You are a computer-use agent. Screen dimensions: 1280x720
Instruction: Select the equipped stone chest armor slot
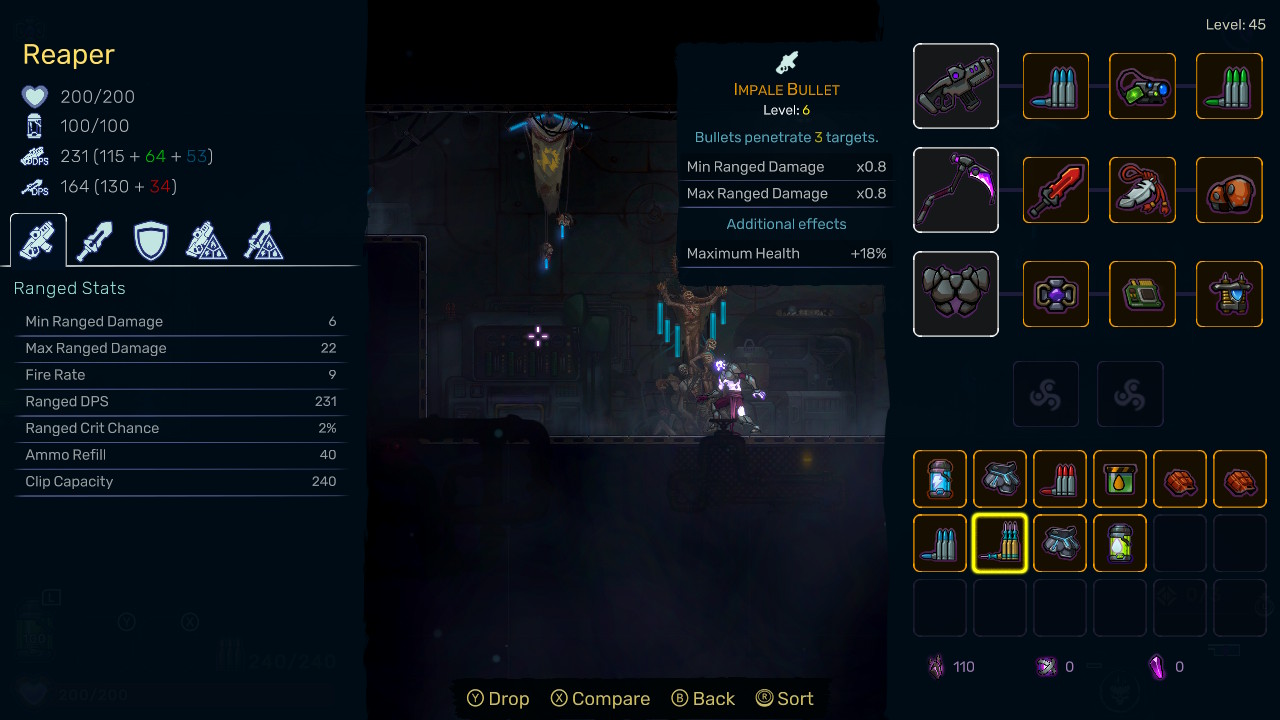(956, 294)
